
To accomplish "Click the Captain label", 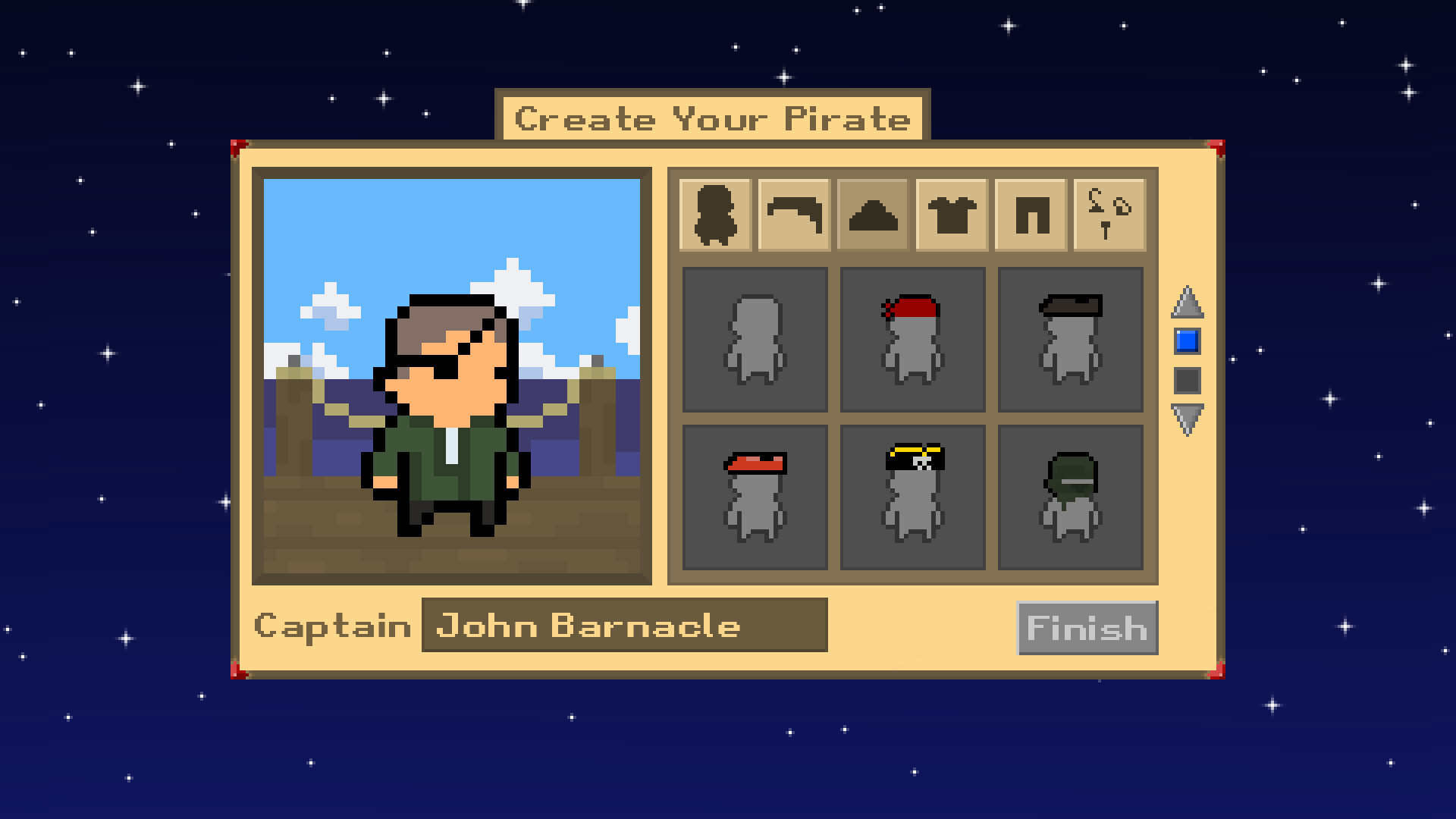I will [335, 625].
